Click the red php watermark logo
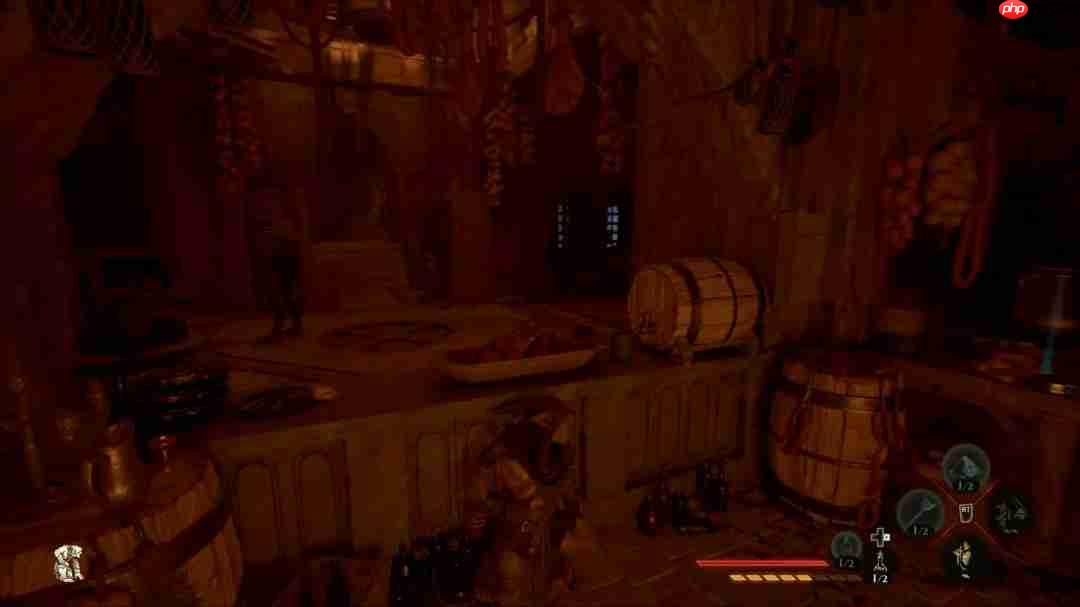 click(x=1013, y=10)
